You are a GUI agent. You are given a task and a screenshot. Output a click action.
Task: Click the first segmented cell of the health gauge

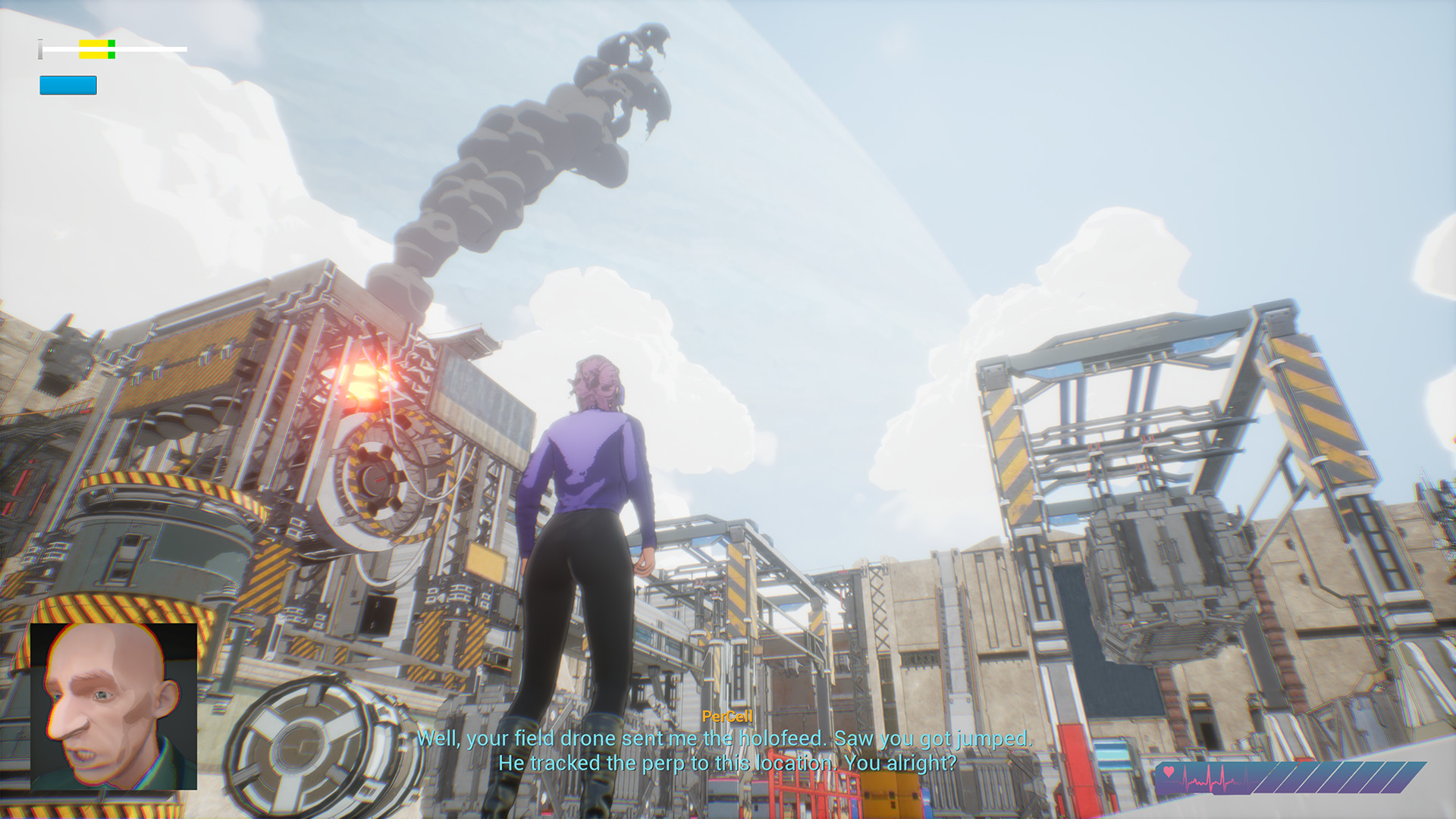pyautogui.click(x=1266, y=777)
